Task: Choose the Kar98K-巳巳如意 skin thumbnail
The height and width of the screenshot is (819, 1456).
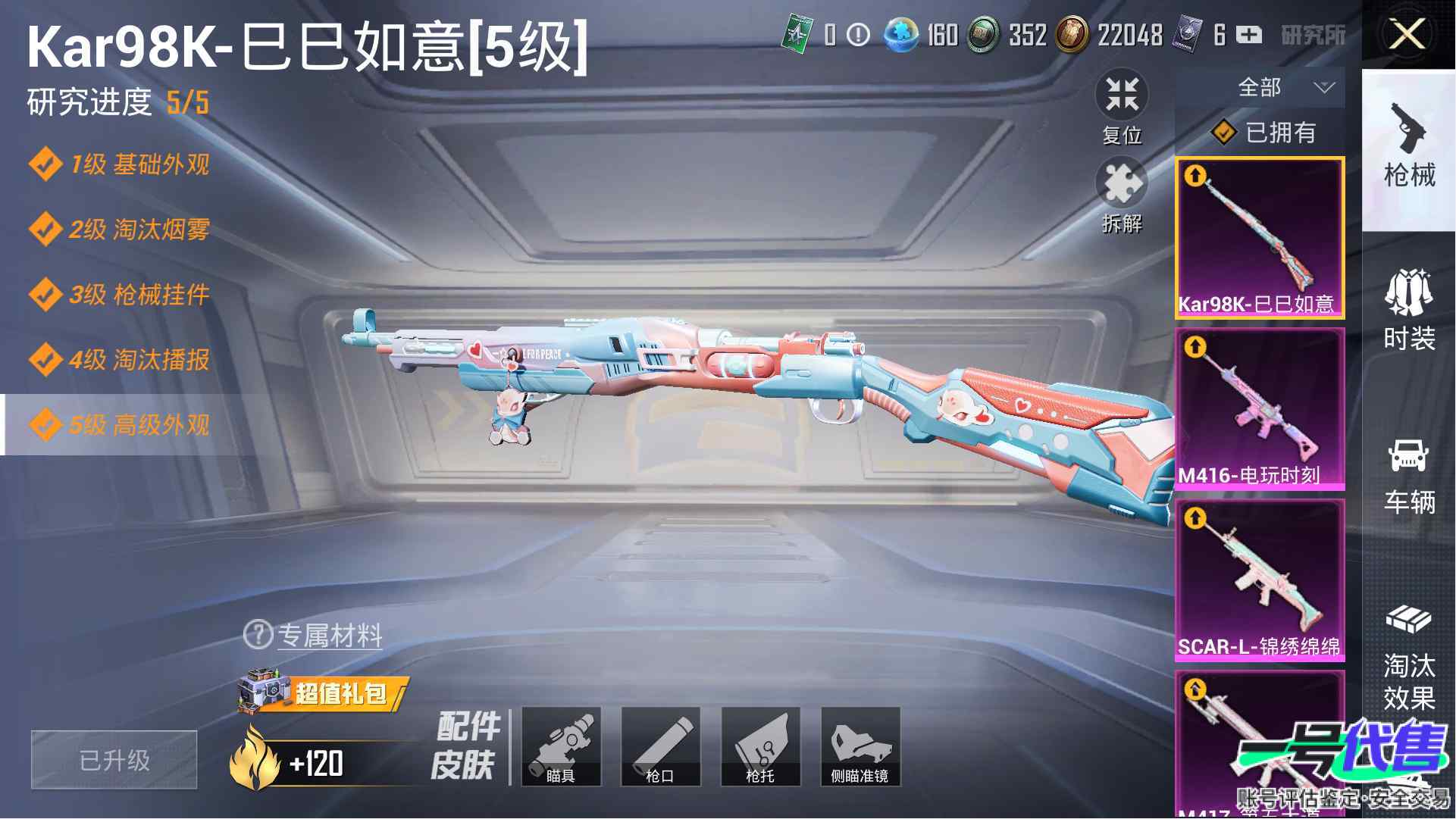Action: (1260, 237)
